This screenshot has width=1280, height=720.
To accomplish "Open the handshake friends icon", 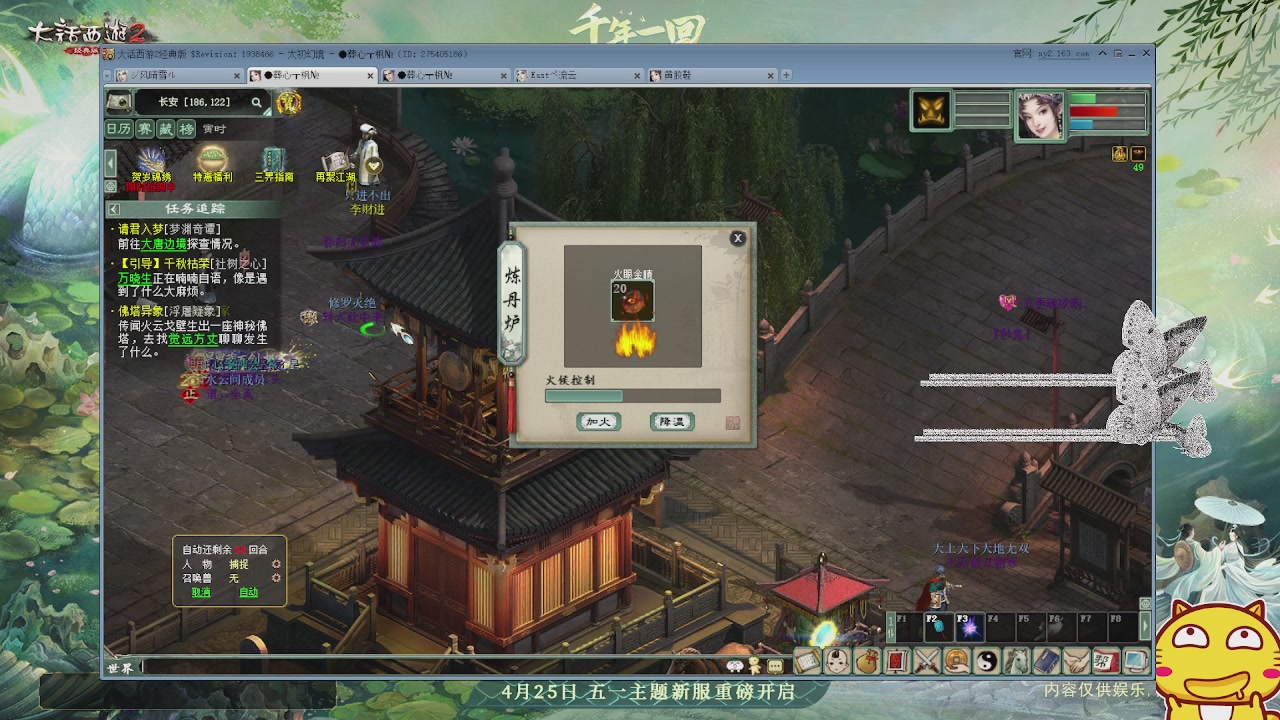I will [1075, 661].
